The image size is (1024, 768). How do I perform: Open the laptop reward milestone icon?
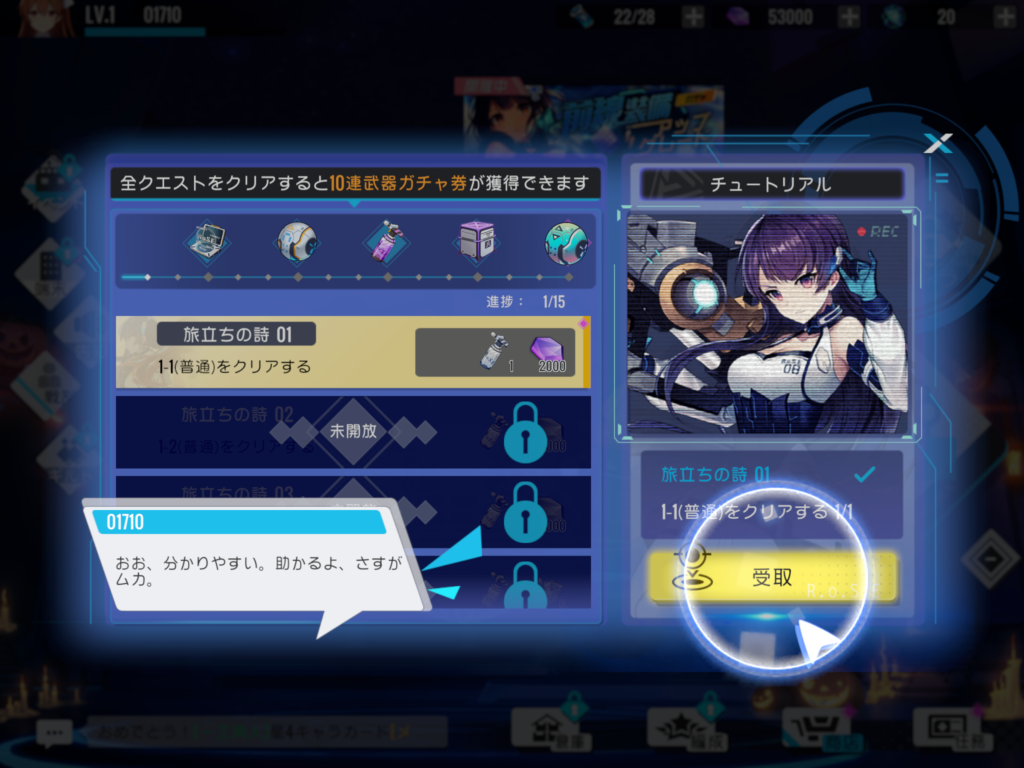coord(208,241)
